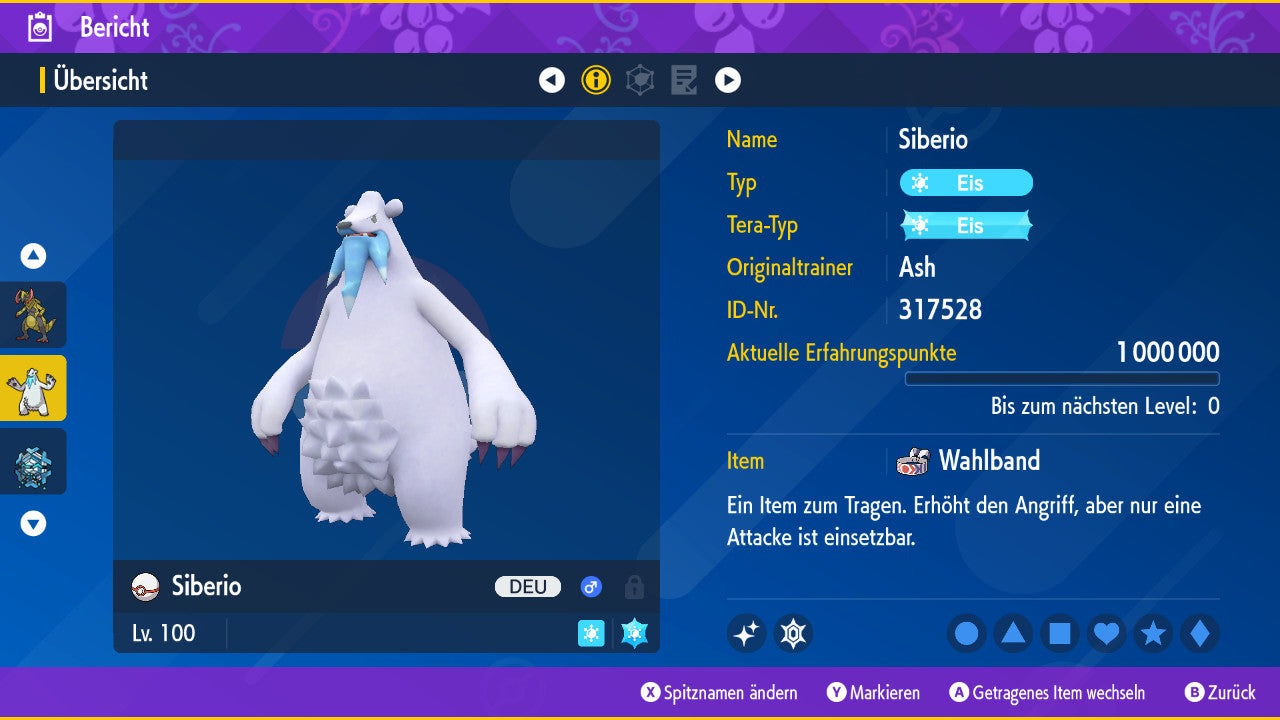1280x720 pixels.
Task: Go back with Zurück
Action: pos(1220,693)
